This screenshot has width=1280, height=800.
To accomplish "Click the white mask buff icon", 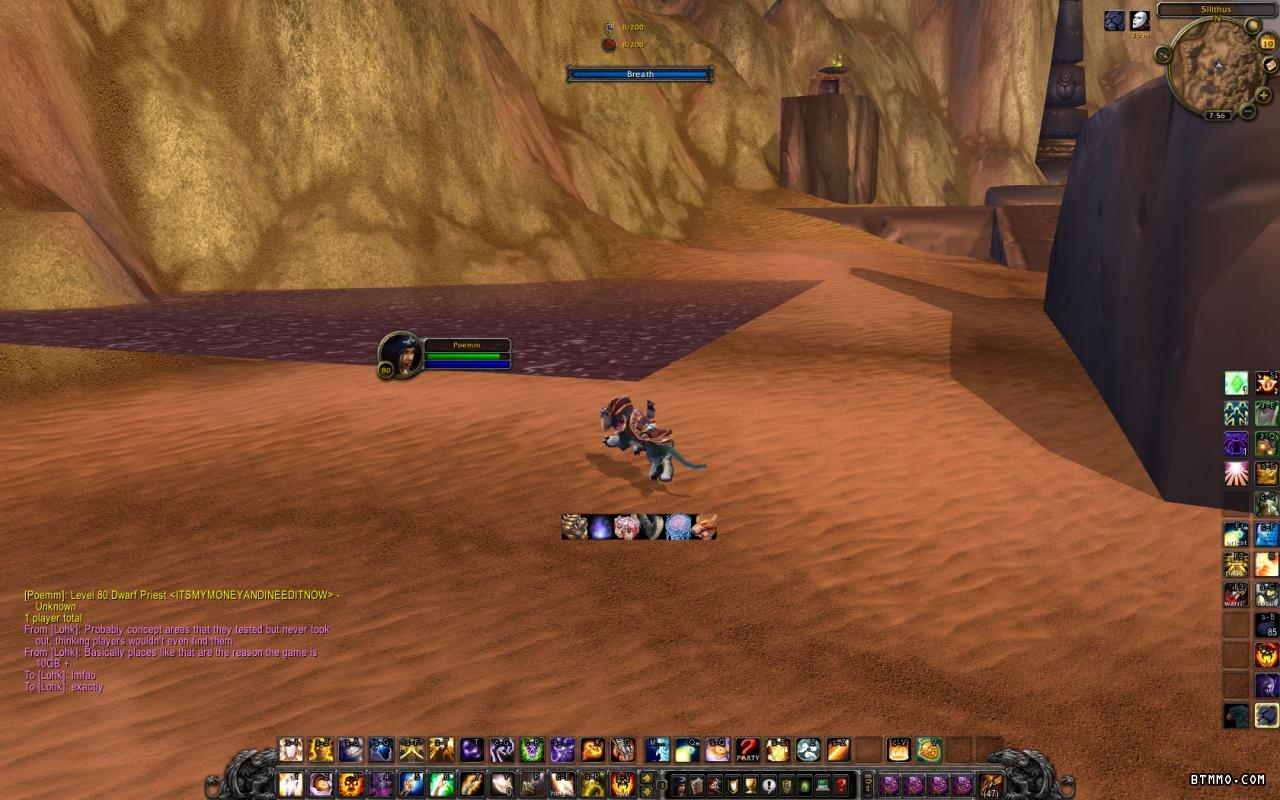I will (1140, 21).
